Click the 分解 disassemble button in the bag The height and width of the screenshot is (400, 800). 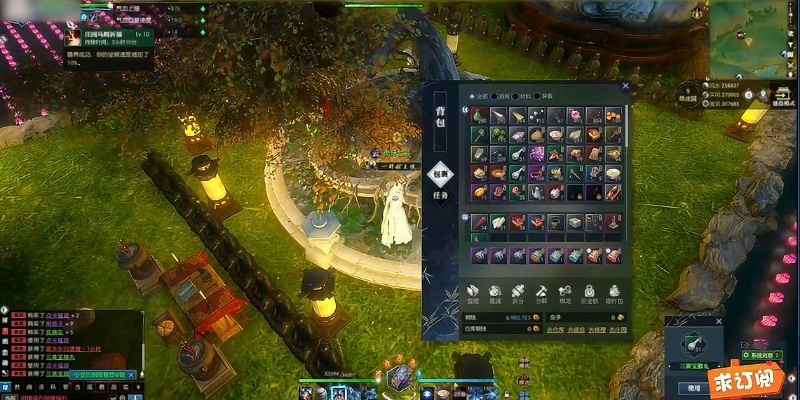[542, 294]
